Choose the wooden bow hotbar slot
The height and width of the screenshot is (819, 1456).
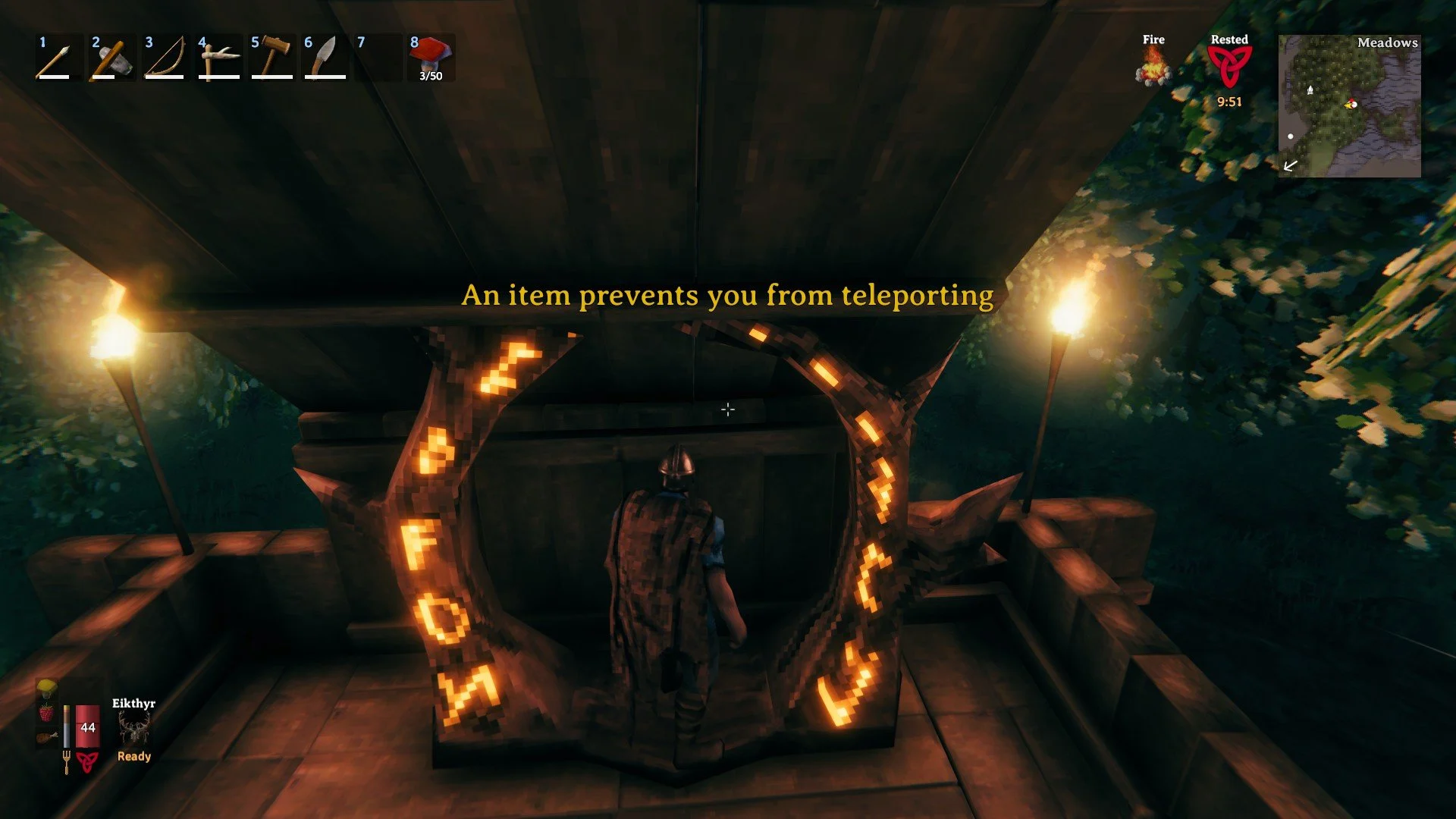point(165,59)
